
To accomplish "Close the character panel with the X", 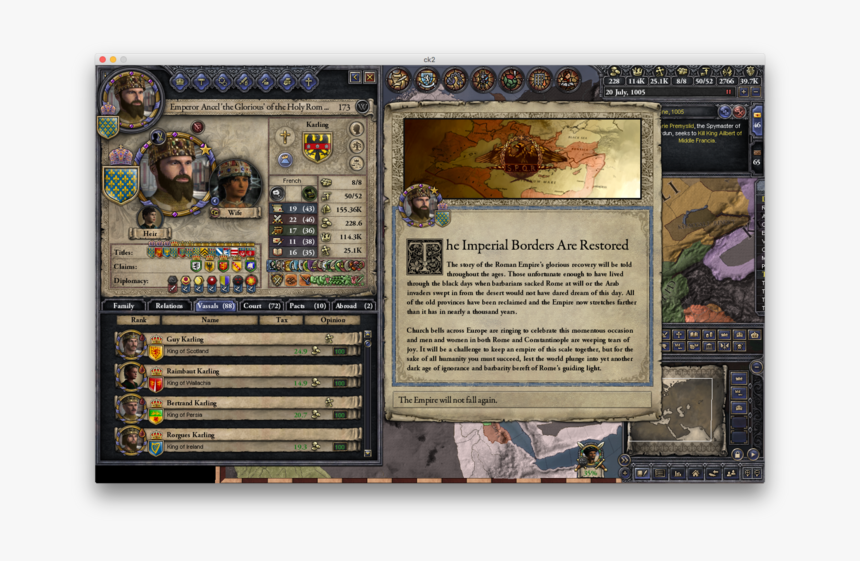I will coord(370,77).
